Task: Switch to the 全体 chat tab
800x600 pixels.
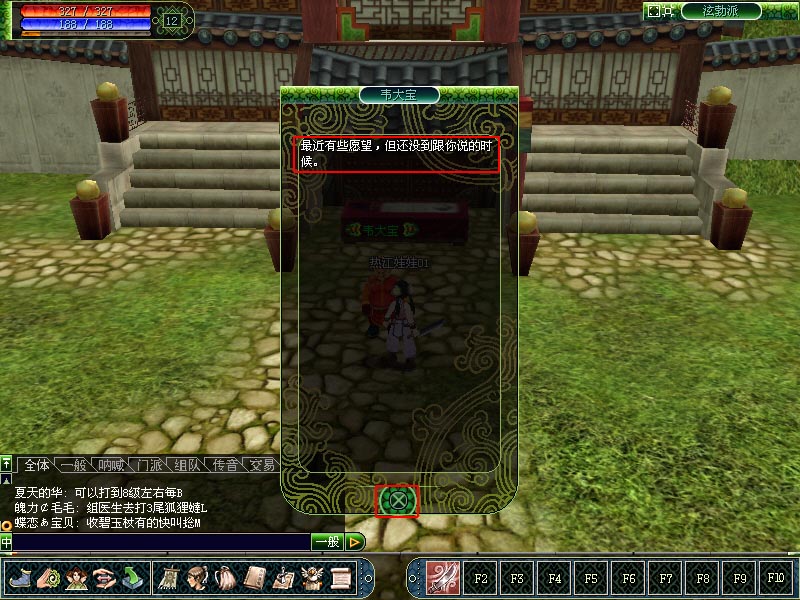Action: pyautogui.click(x=36, y=464)
